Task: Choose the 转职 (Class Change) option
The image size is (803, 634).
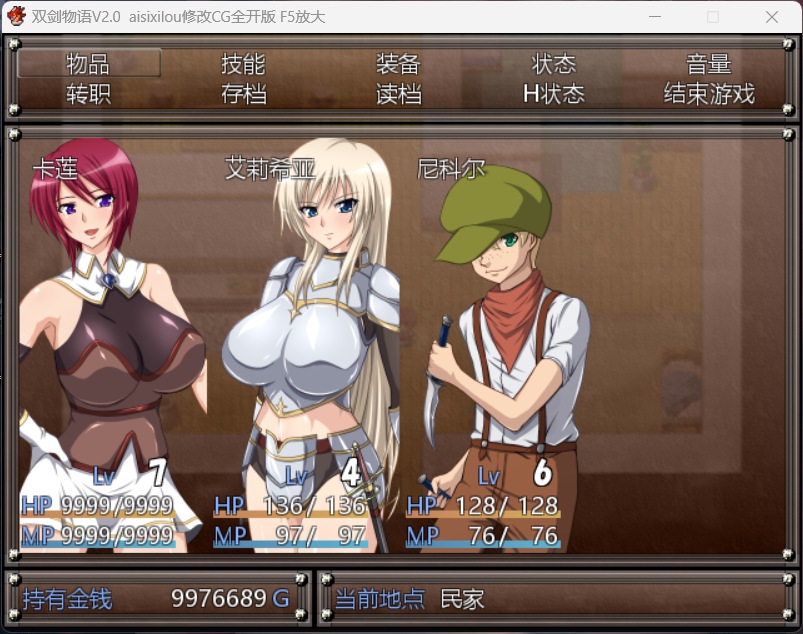Action: [x=88, y=94]
